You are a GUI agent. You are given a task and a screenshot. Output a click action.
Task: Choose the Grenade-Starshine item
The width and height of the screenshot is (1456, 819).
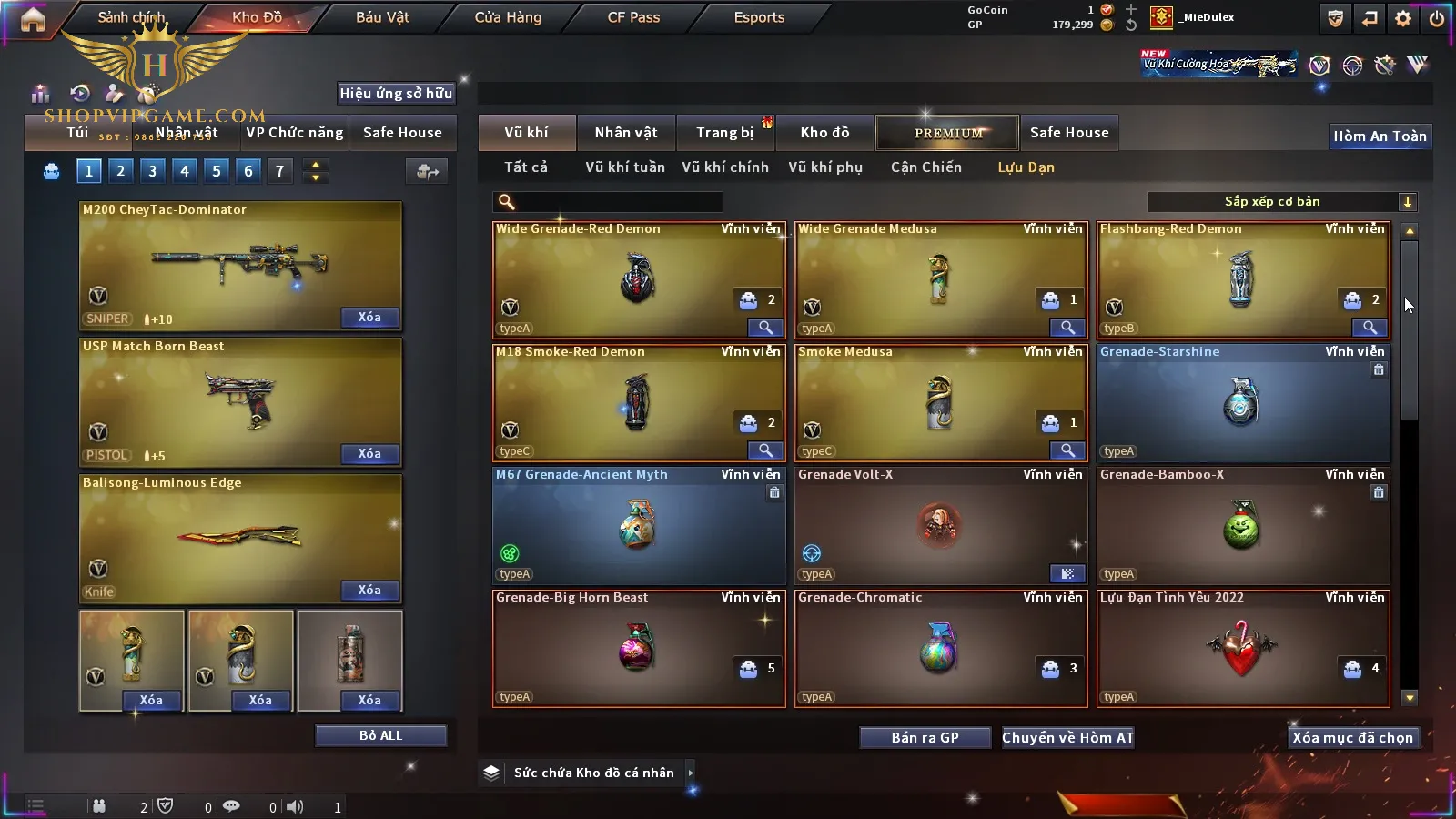pos(1242,402)
